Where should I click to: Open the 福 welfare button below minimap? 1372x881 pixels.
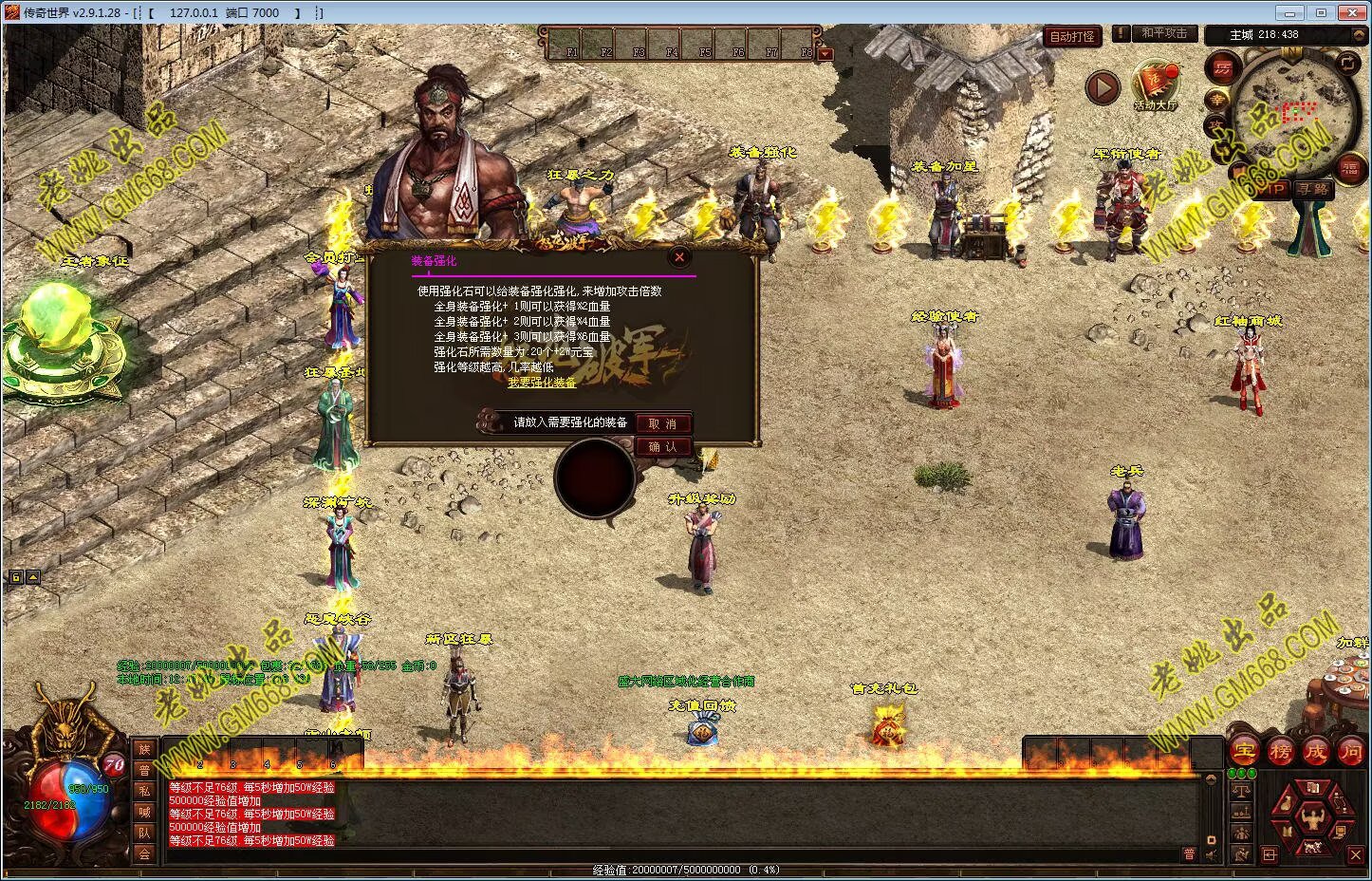coord(1349,169)
